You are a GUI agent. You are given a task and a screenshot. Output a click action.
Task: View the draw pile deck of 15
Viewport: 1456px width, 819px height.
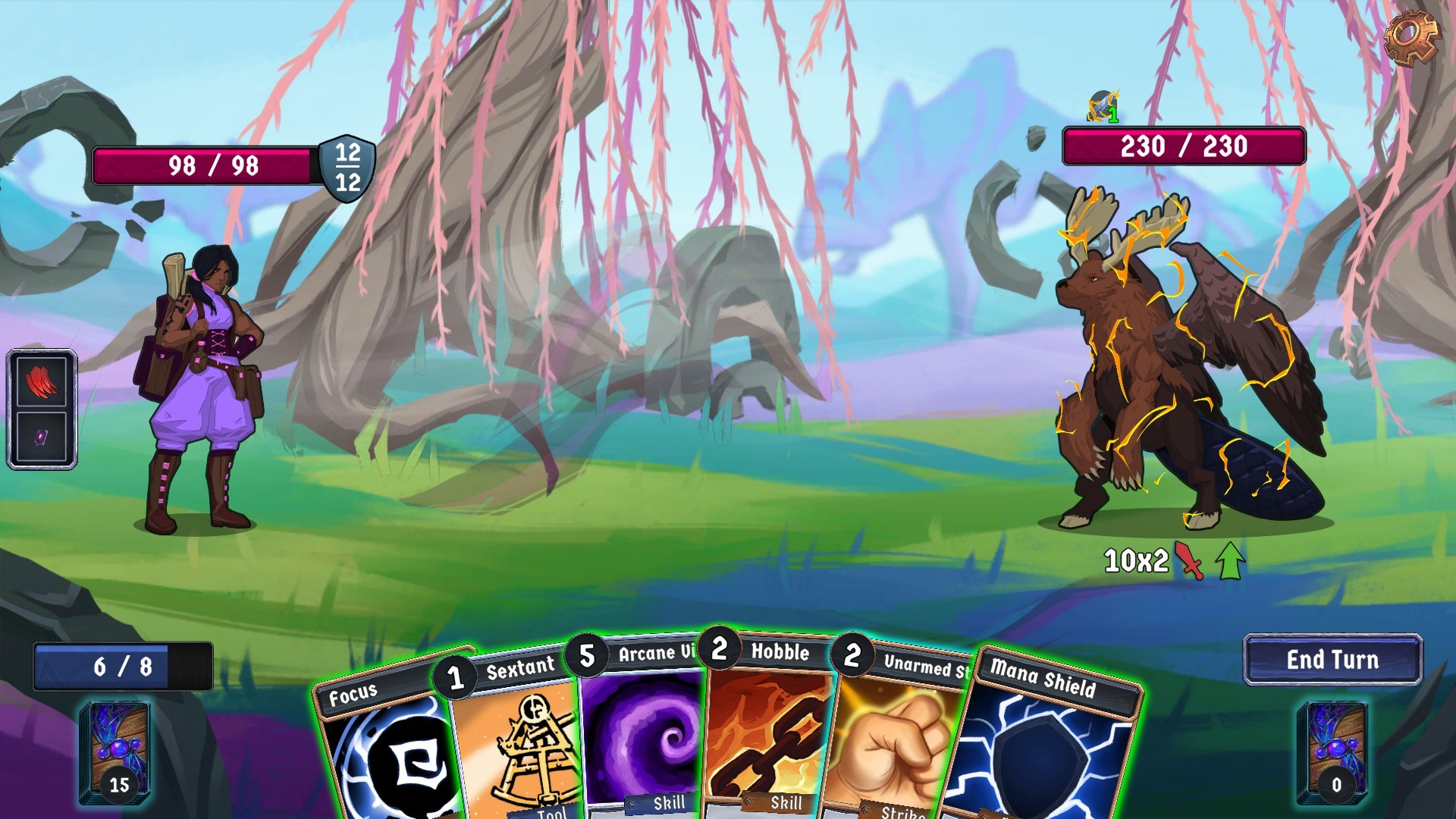115,752
